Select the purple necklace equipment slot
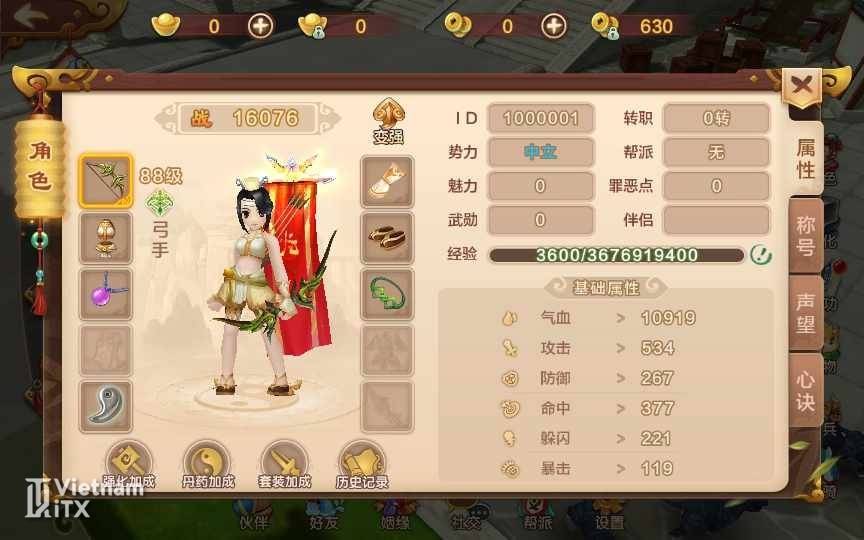864x540 pixels. pyautogui.click(x=105, y=294)
